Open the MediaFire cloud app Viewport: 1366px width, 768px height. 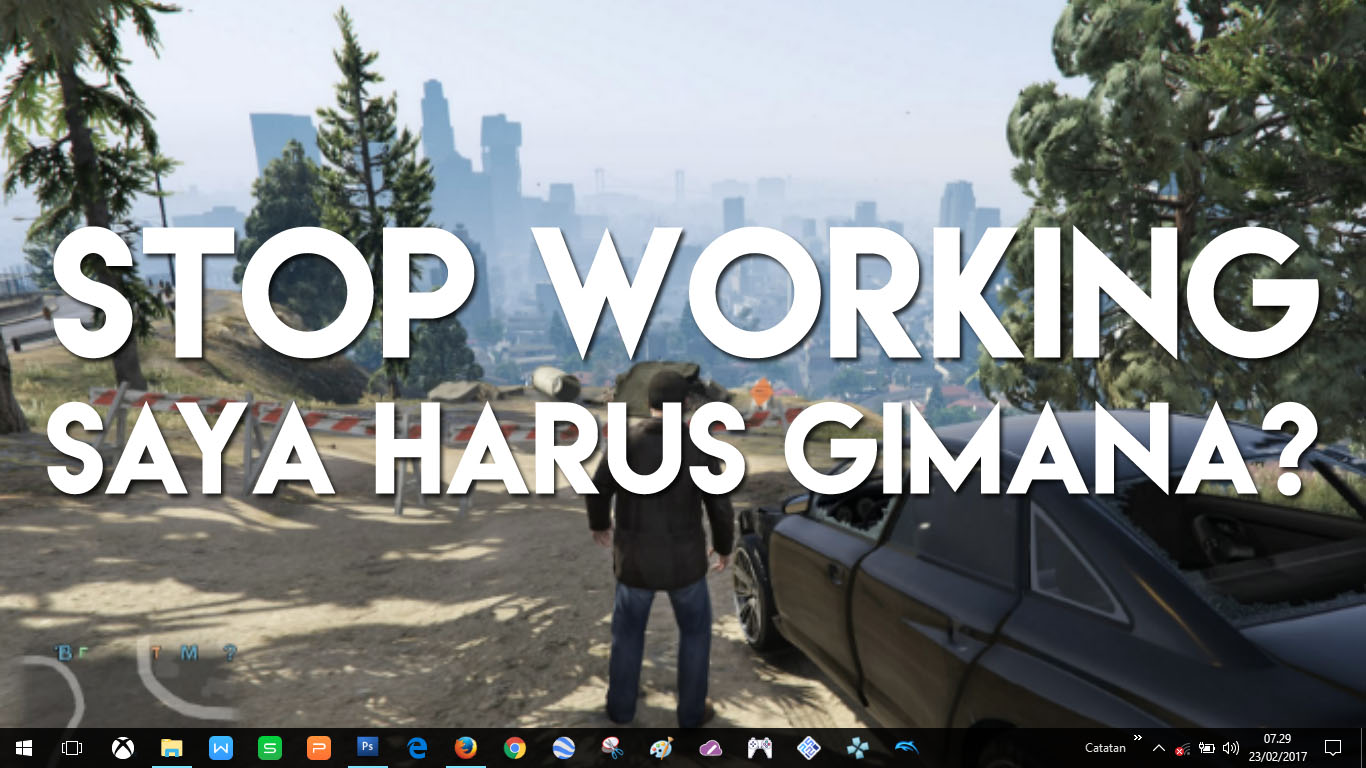712,748
